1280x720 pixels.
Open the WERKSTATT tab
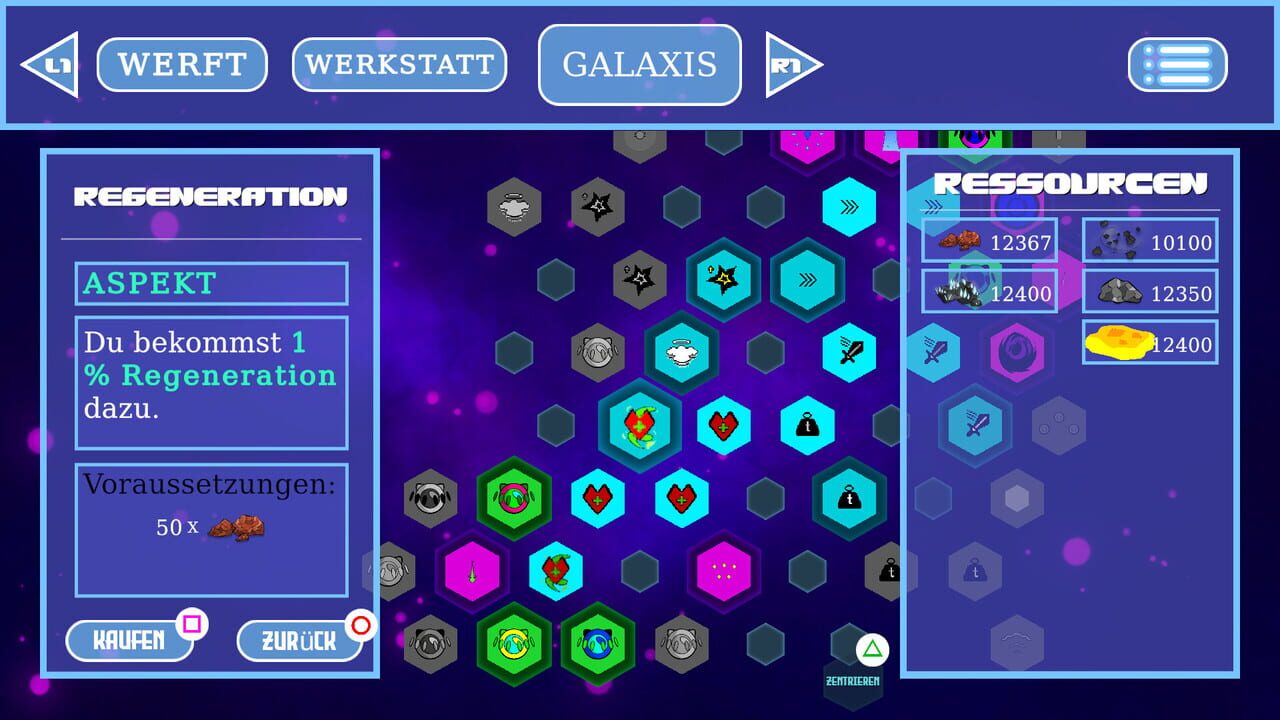pyautogui.click(x=399, y=64)
